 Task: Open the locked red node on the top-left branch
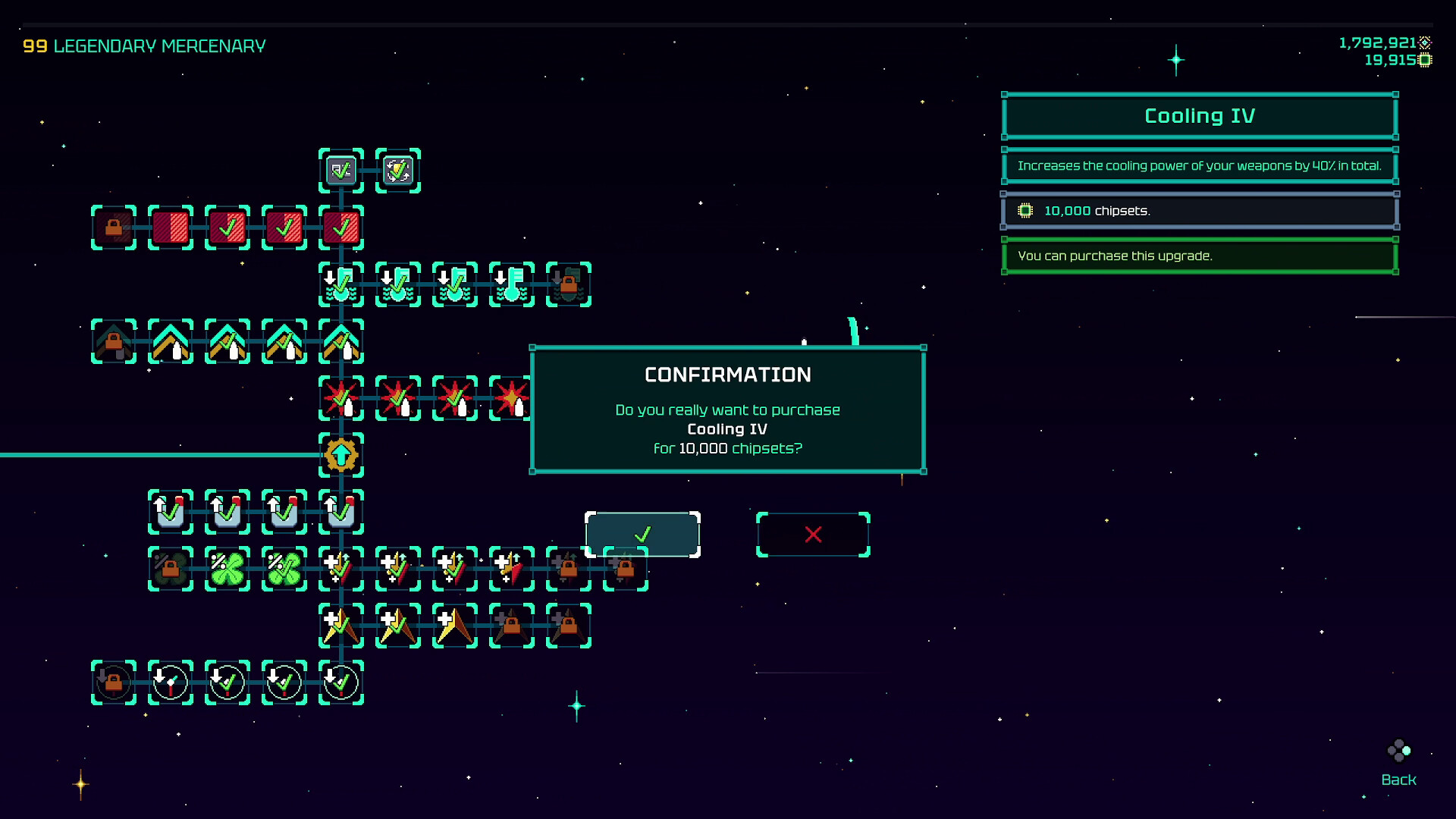tap(112, 225)
